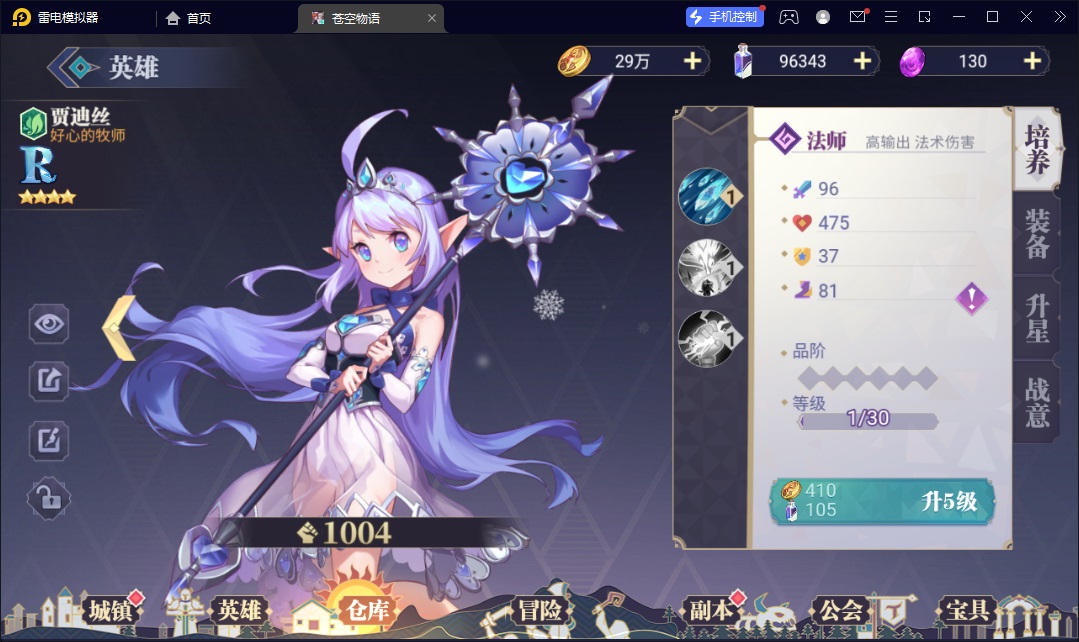
Task: Switch to previous hero with yellow arrow
Action: [x=121, y=327]
